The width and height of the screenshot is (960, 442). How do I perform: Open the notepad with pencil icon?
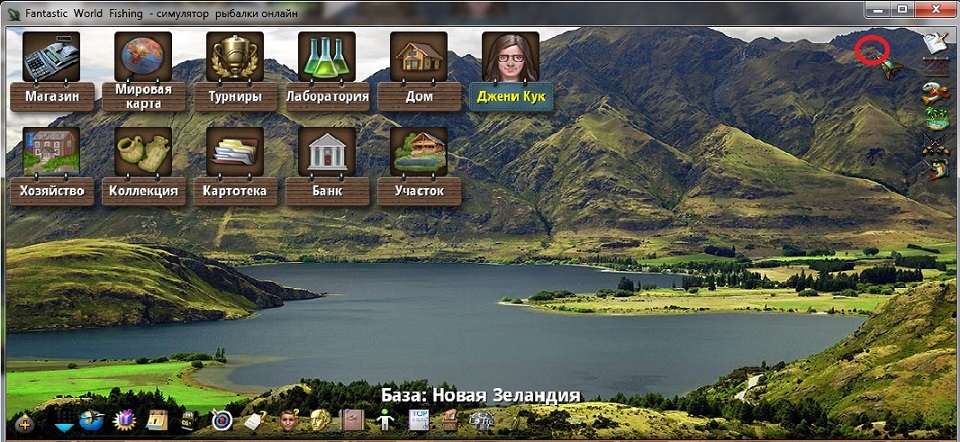point(936,42)
